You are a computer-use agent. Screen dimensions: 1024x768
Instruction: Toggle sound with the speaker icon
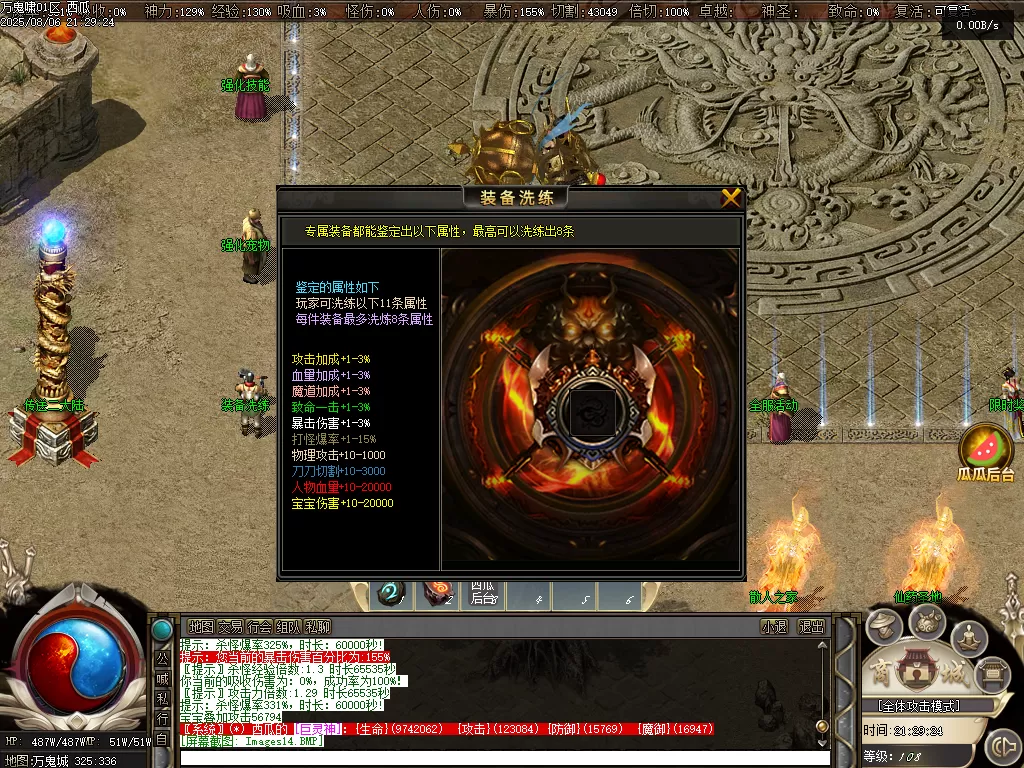pyautogui.click(x=1001, y=746)
